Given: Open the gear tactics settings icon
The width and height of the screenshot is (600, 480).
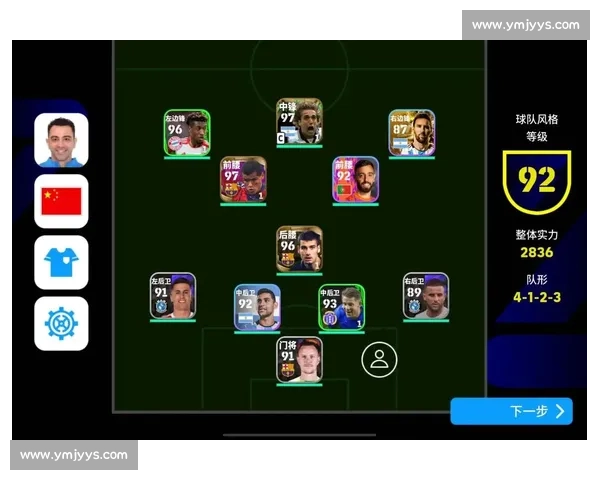Looking at the screenshot, I should click(61, 323).
